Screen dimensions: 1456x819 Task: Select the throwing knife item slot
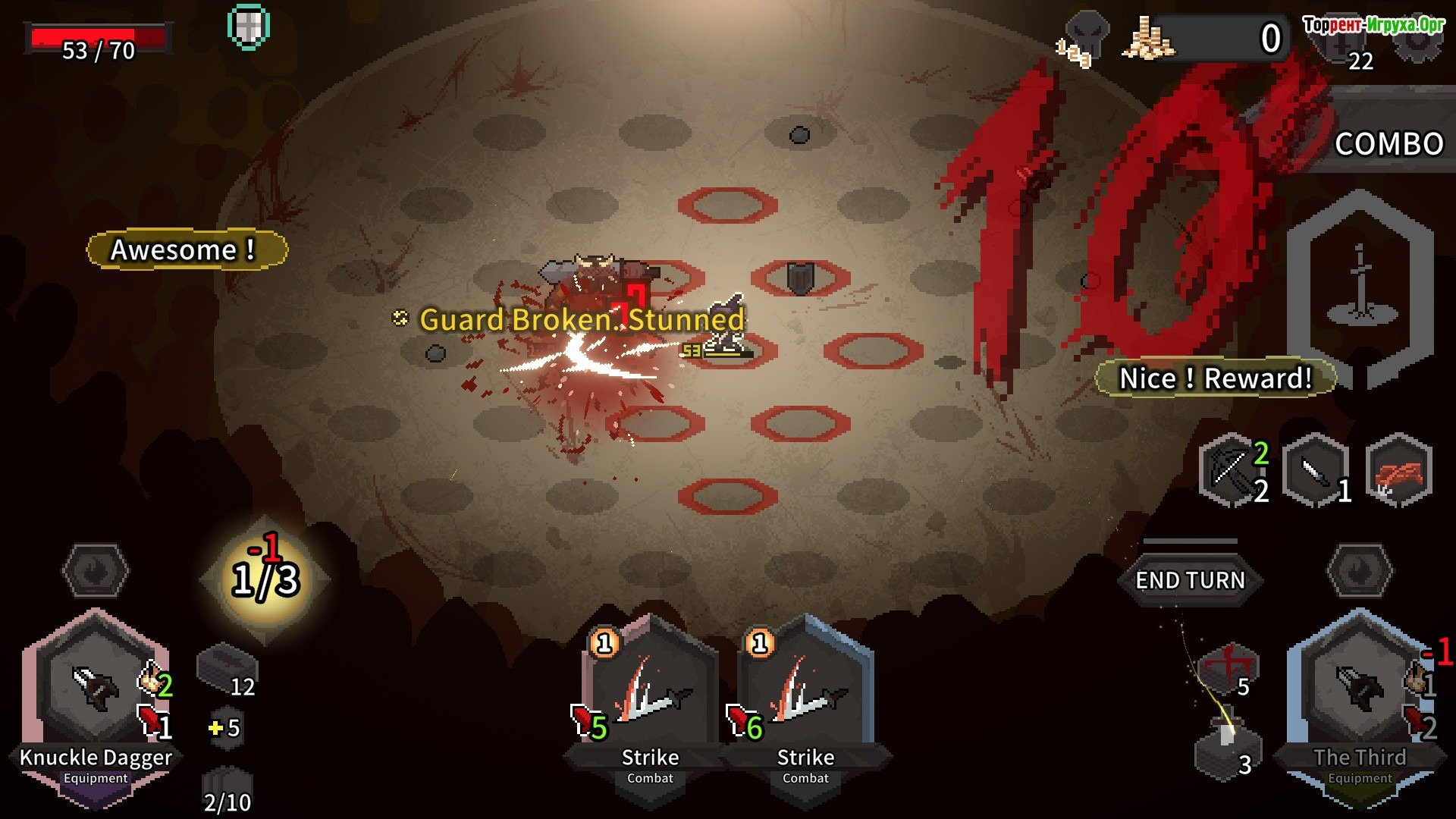pyautogui.click(x=1316, y=470)
